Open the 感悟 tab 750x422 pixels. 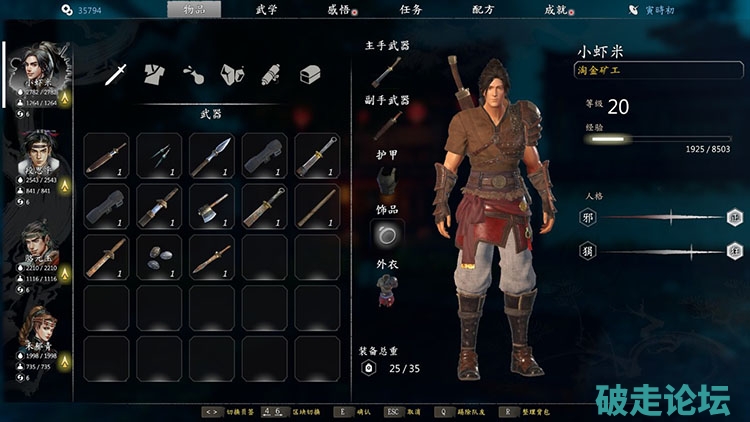click(339, 9)
